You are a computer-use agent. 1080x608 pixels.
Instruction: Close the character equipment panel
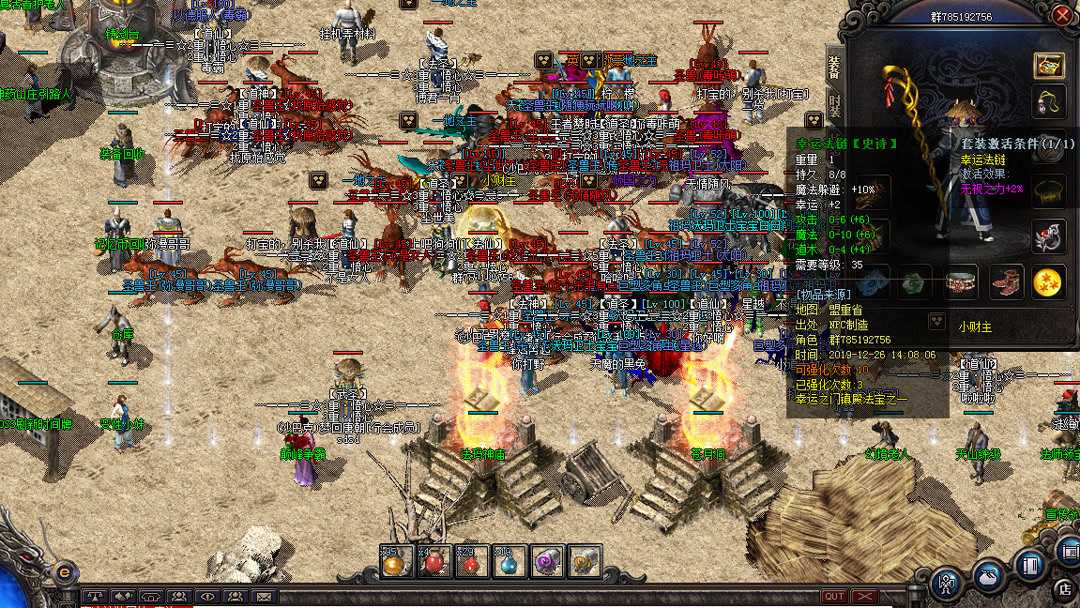1062,15
